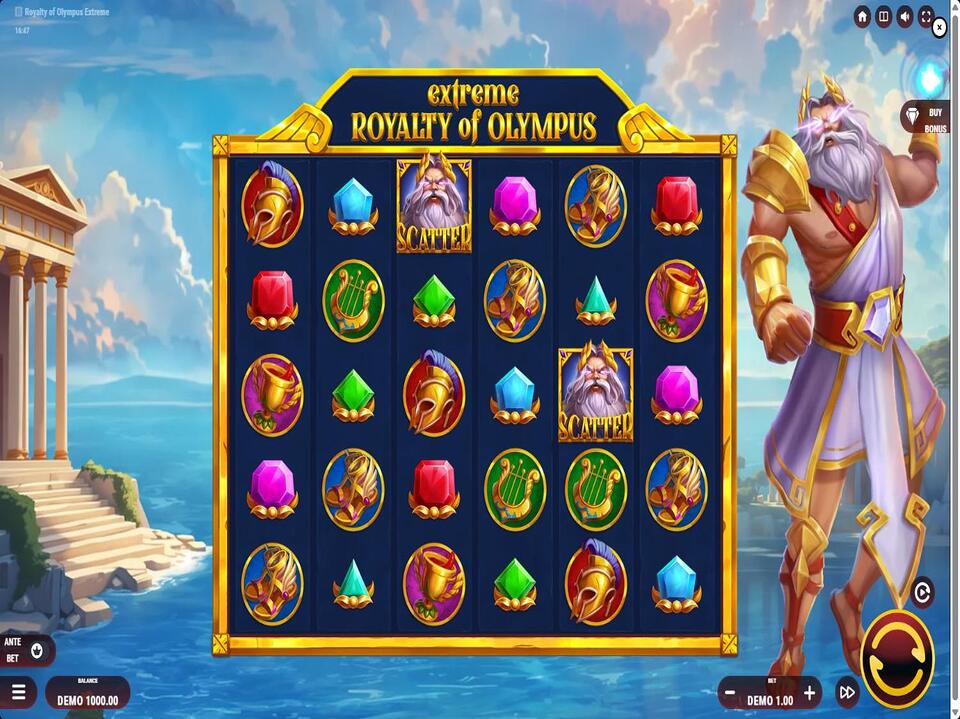The height and width of the screenshot is (719, 960).
Task: Activate the Ante Bet option
Action: tap(38, 651)
